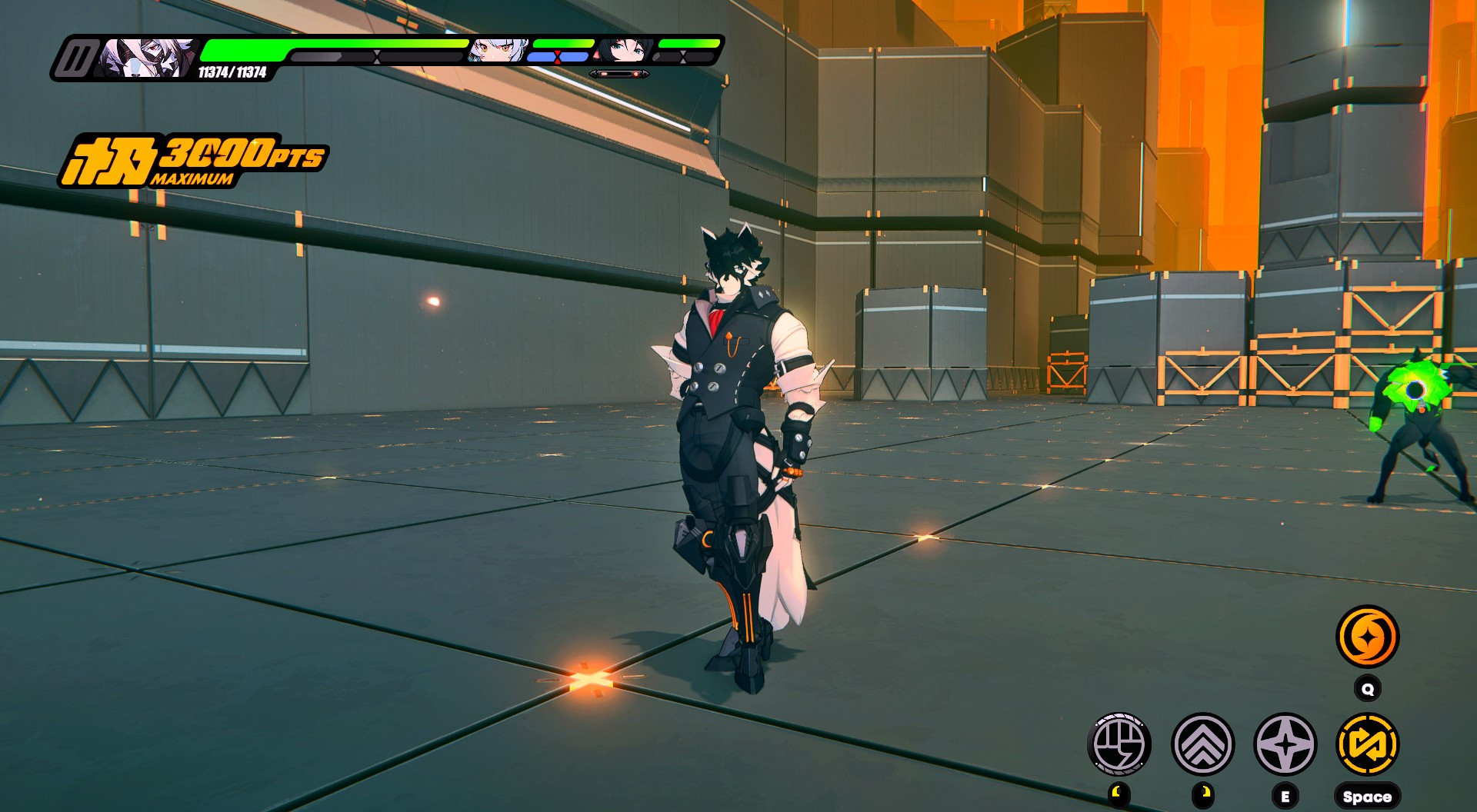Image resolution: width=1477 pixels, height=812 pixels.
Task: Click the MAXIMUM score text under 3000PTS
Action: point(194,180)
